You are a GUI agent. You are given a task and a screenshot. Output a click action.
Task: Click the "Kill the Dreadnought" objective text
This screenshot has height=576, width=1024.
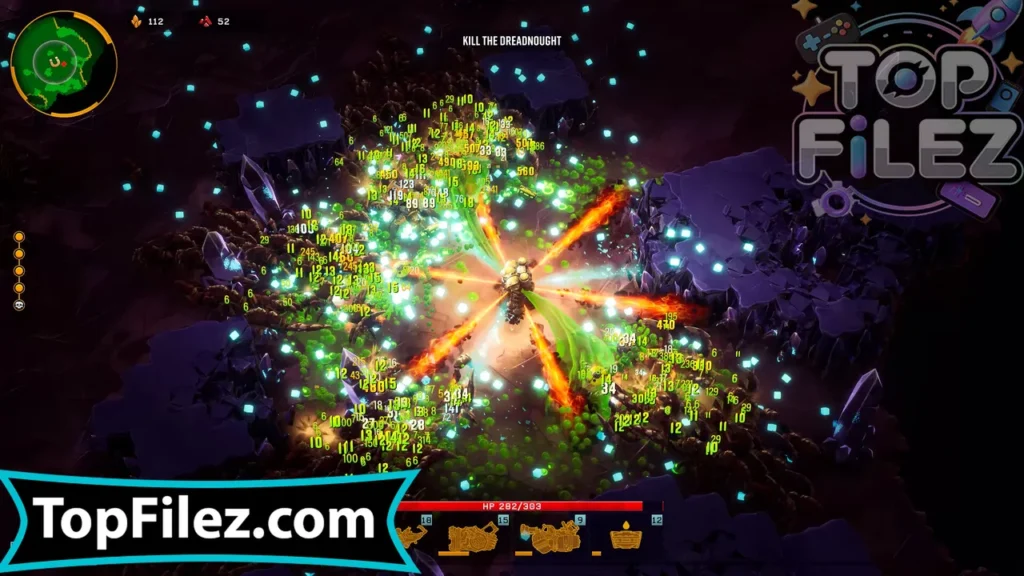(511, 41)
